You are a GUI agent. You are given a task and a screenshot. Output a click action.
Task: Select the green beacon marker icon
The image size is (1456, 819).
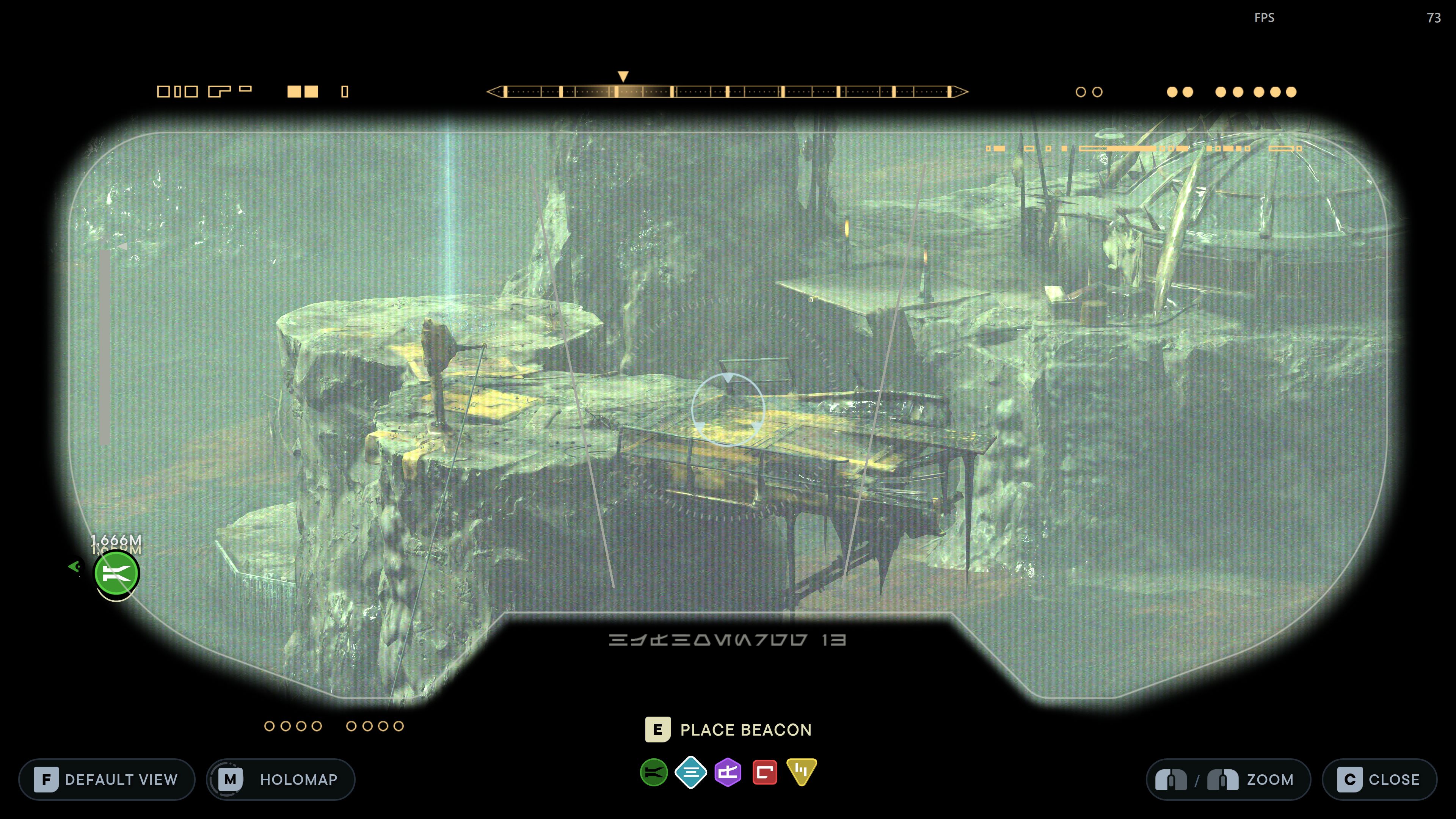(653, 772)
